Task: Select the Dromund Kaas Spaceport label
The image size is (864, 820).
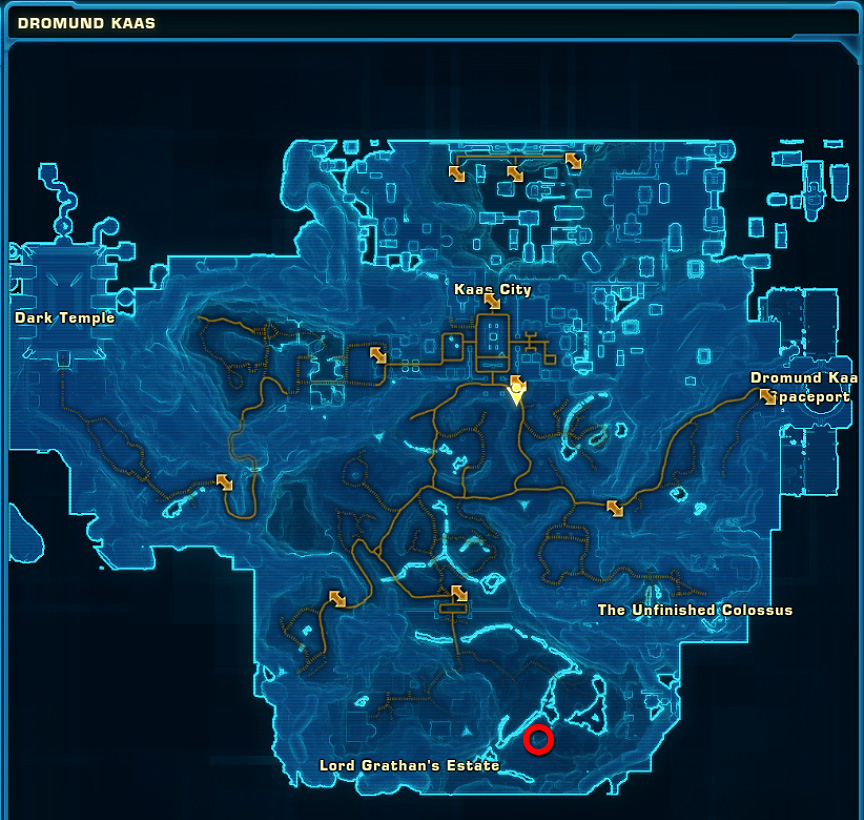Action: coord(805,387)
